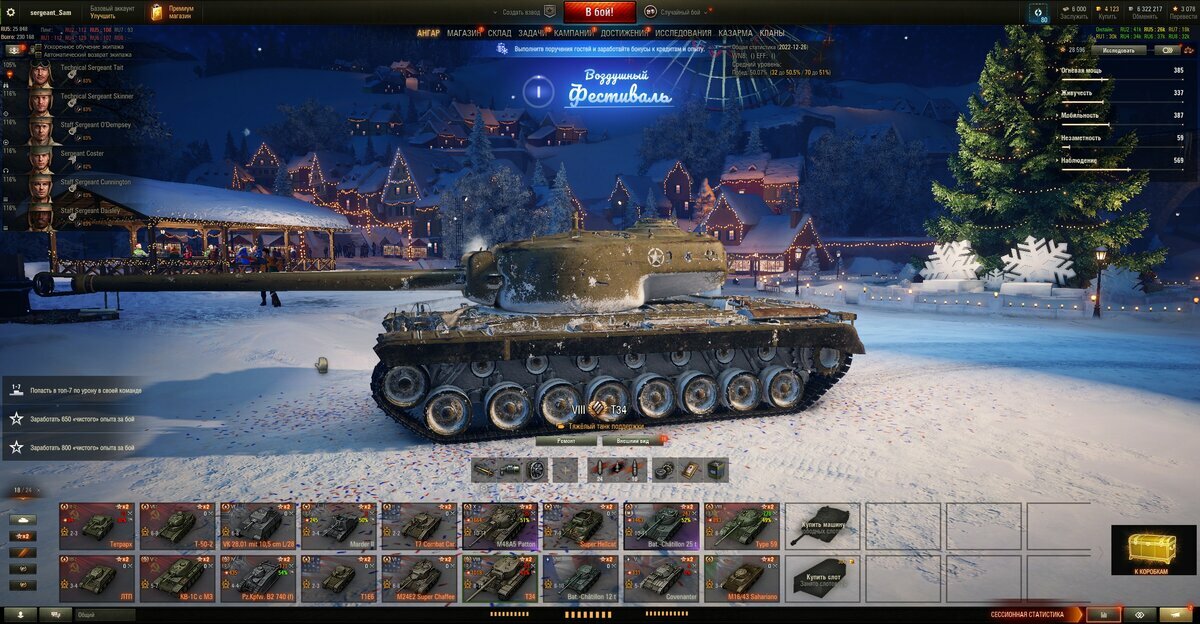The image size is (1200, 624).
Task: Open the Кланы tab
Action: [x=772, y=33]
